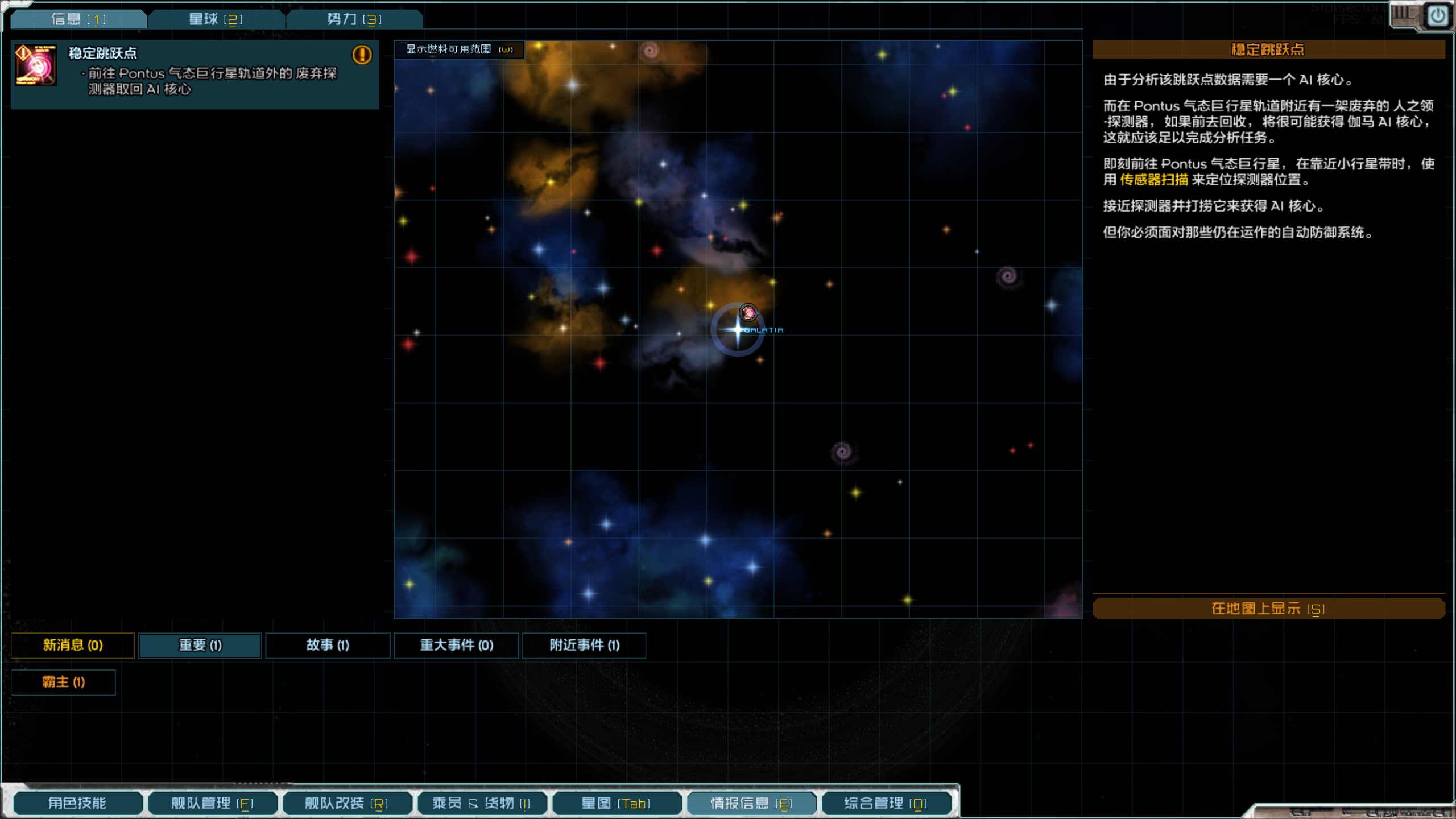This screenshot has height=819, width=1456.
Task: Click the stable jump point mission icon
Action: pos(35,65)
